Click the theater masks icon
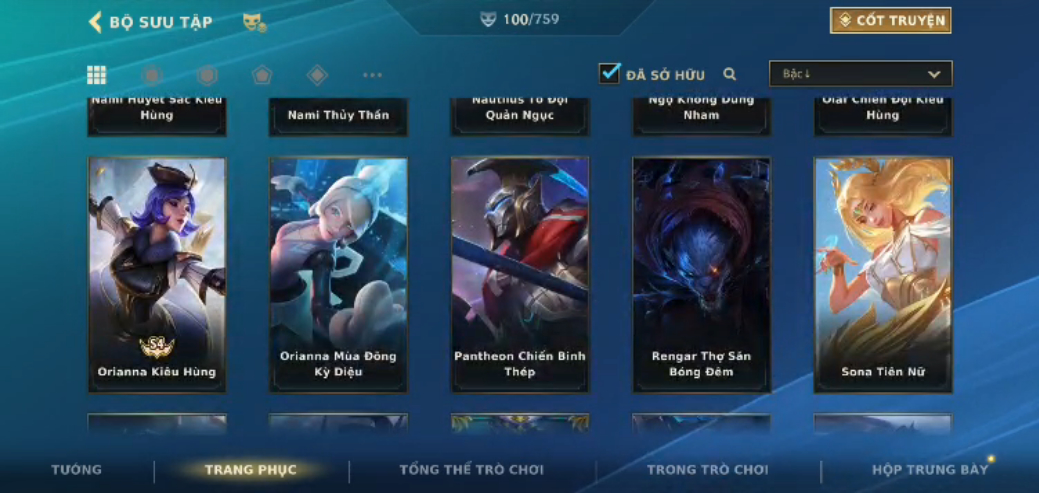The image size is (1039, 493). (254, 22)
